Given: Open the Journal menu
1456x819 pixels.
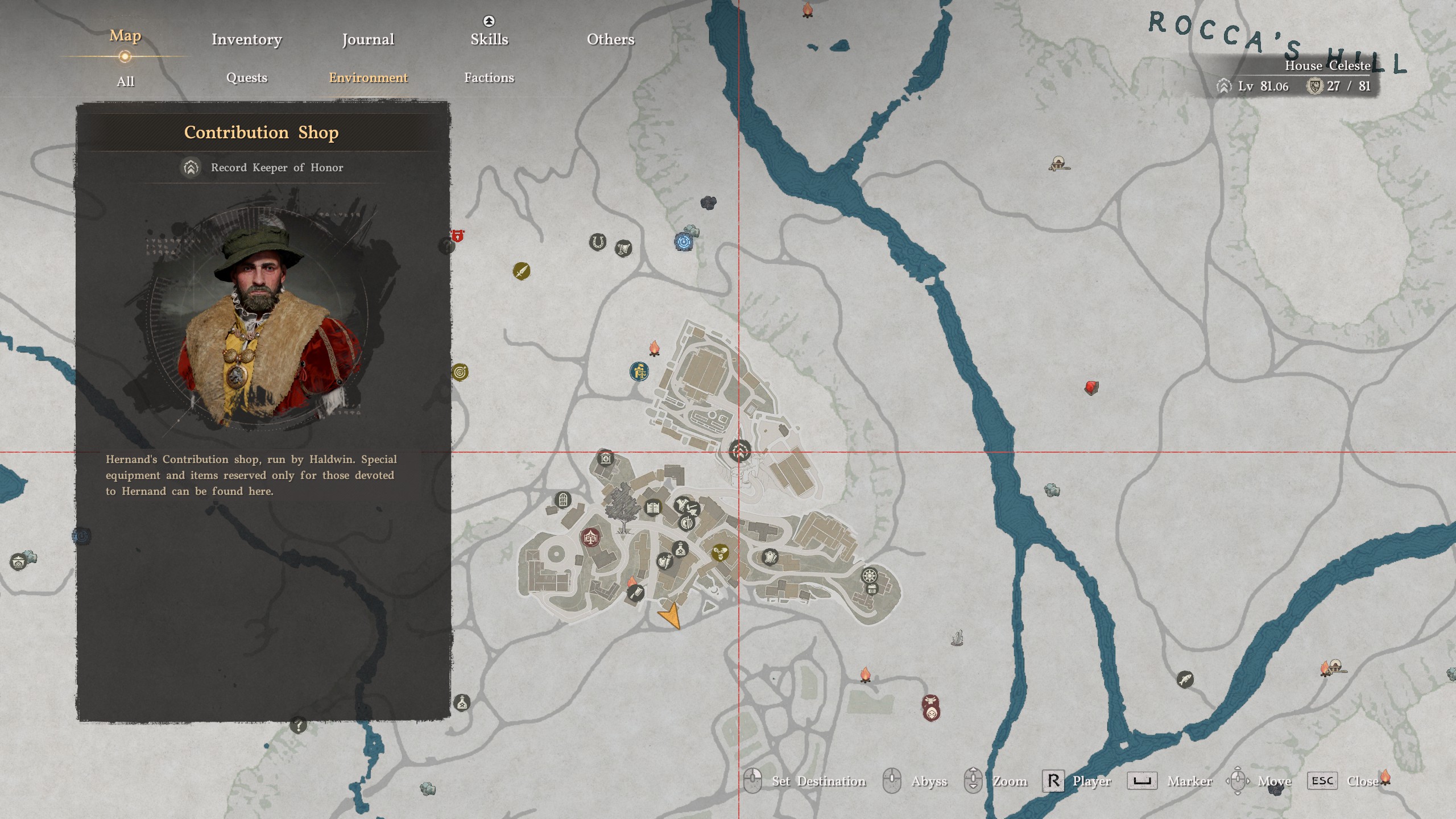Looking at the screenshot, I should (367, 39).
